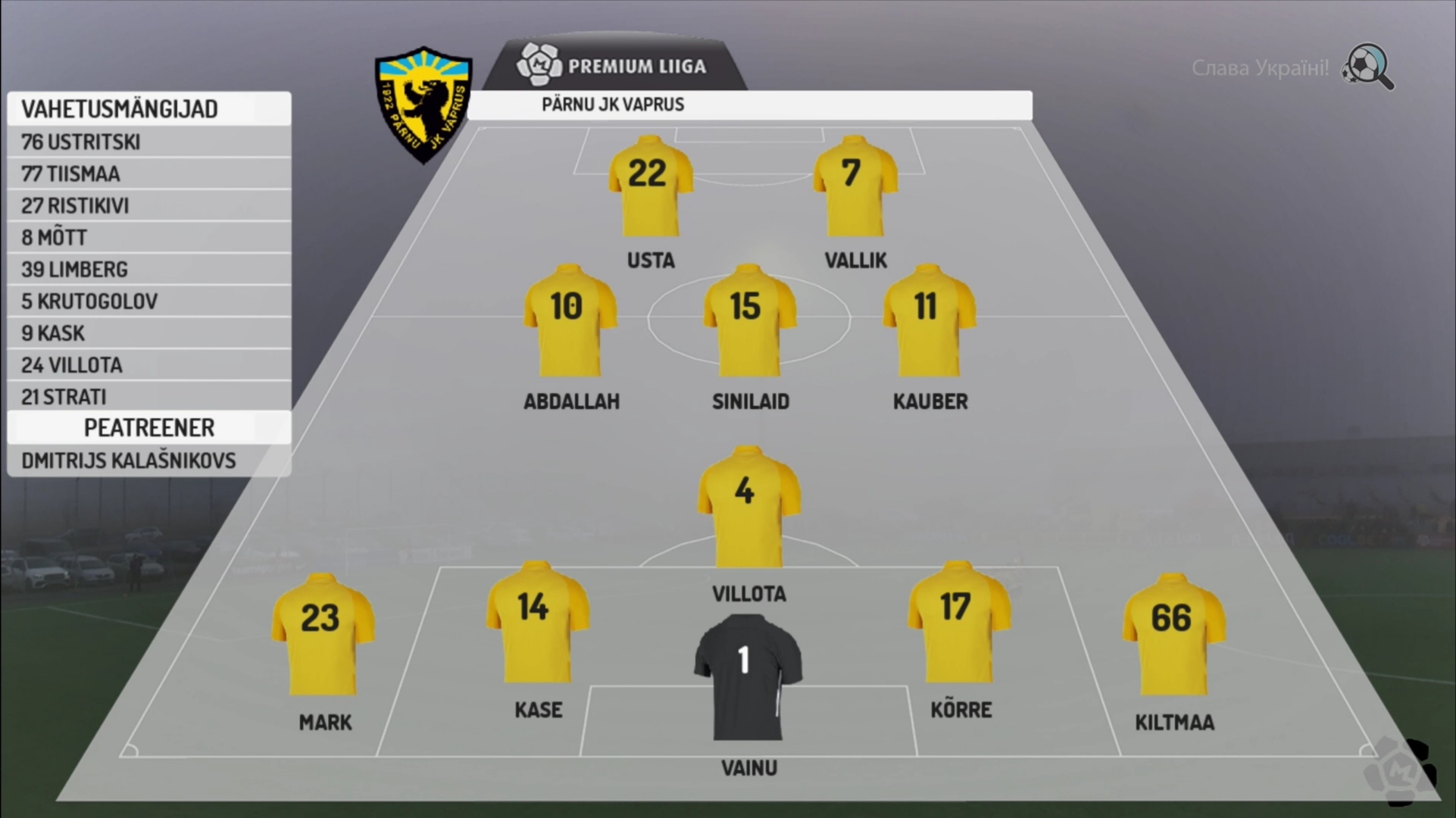This screenshot has width=1456, height=818.
Task: Pick 27 Ristikivi from substitutes
Action: click(x=148, y=205)
